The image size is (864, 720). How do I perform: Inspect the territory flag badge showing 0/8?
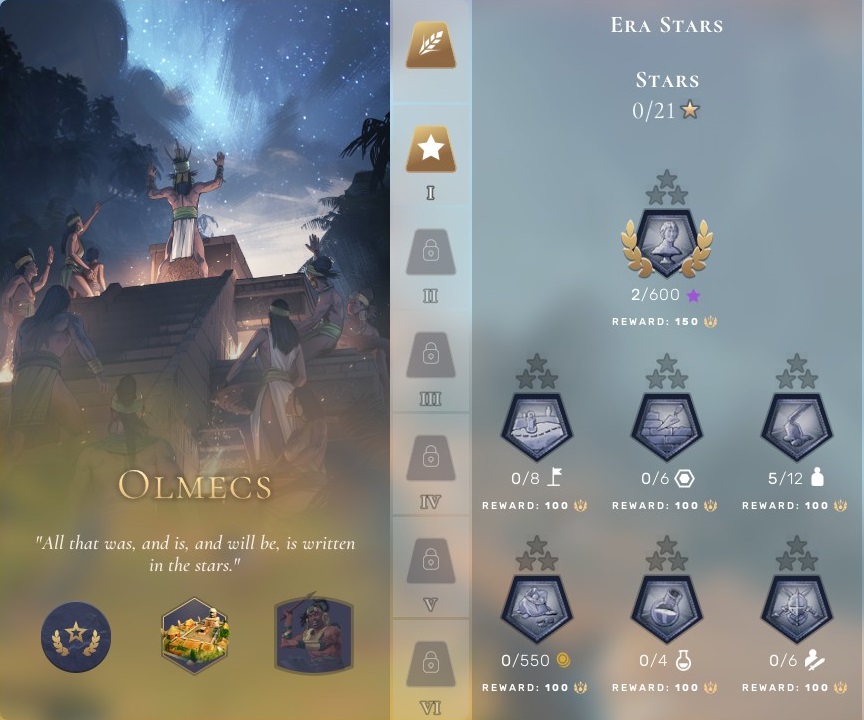coord(537,425)
